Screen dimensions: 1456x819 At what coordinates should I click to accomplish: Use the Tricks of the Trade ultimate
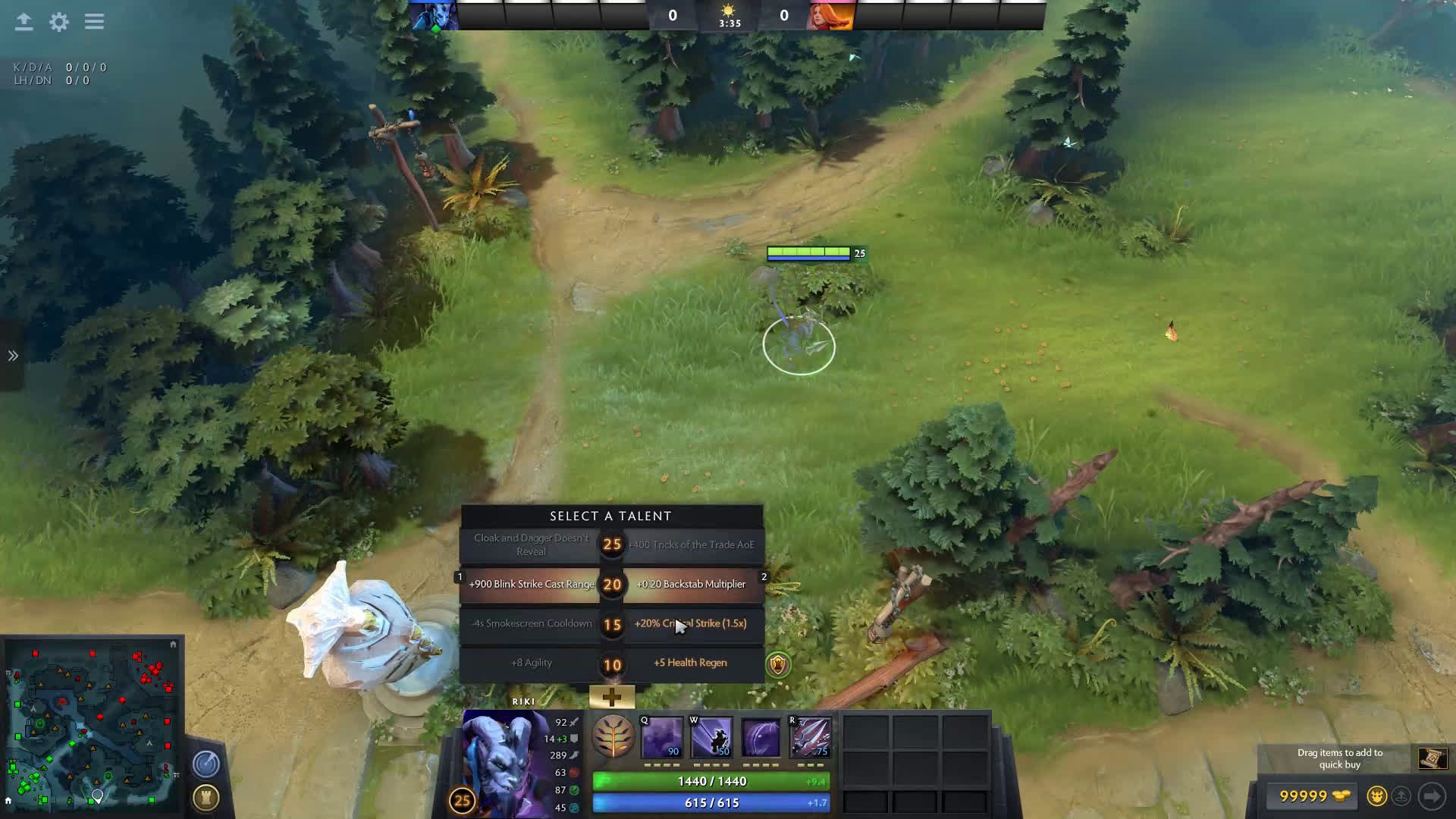(x=811, y=737)
